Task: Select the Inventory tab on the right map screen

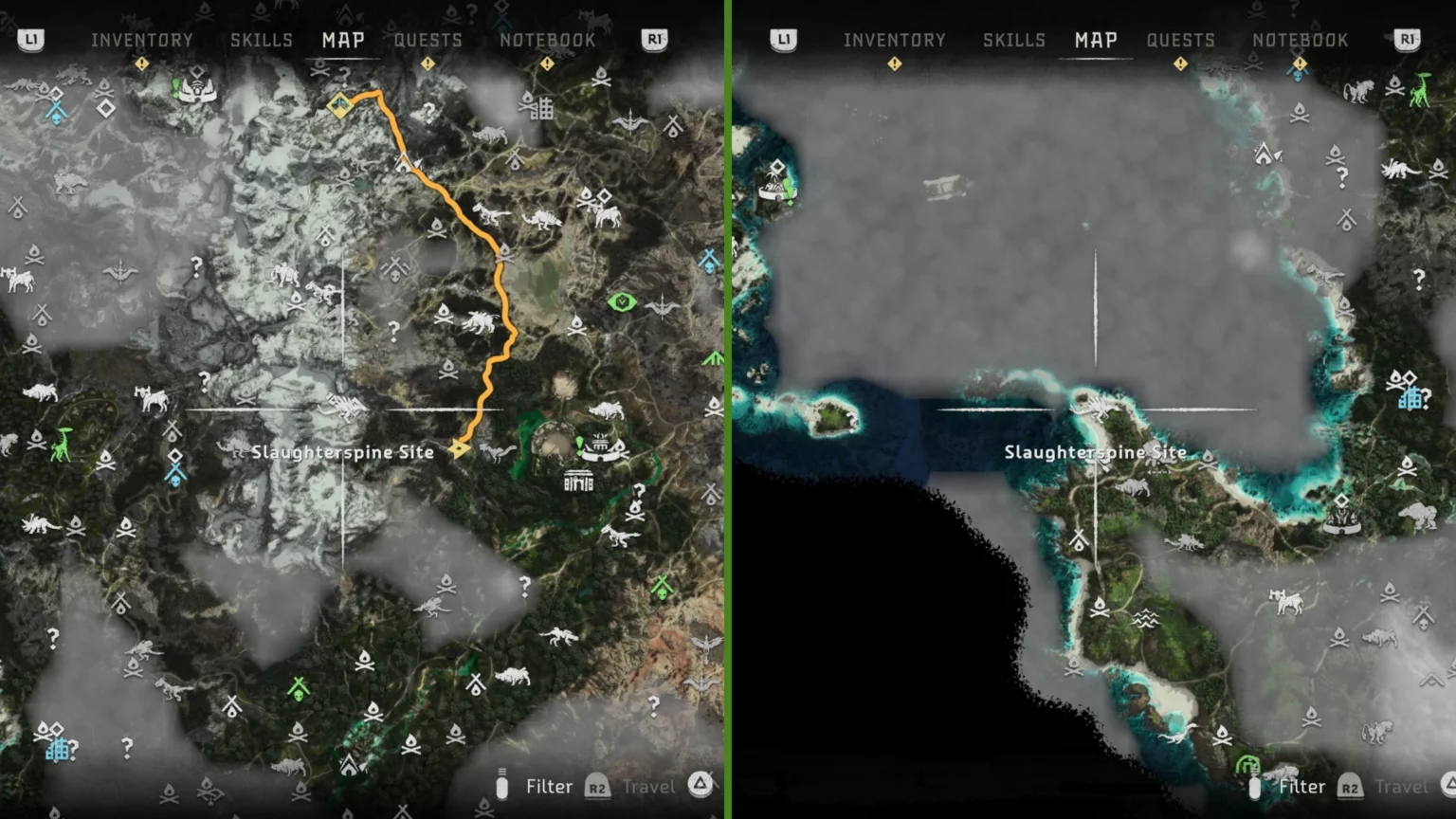Action: 894,40
